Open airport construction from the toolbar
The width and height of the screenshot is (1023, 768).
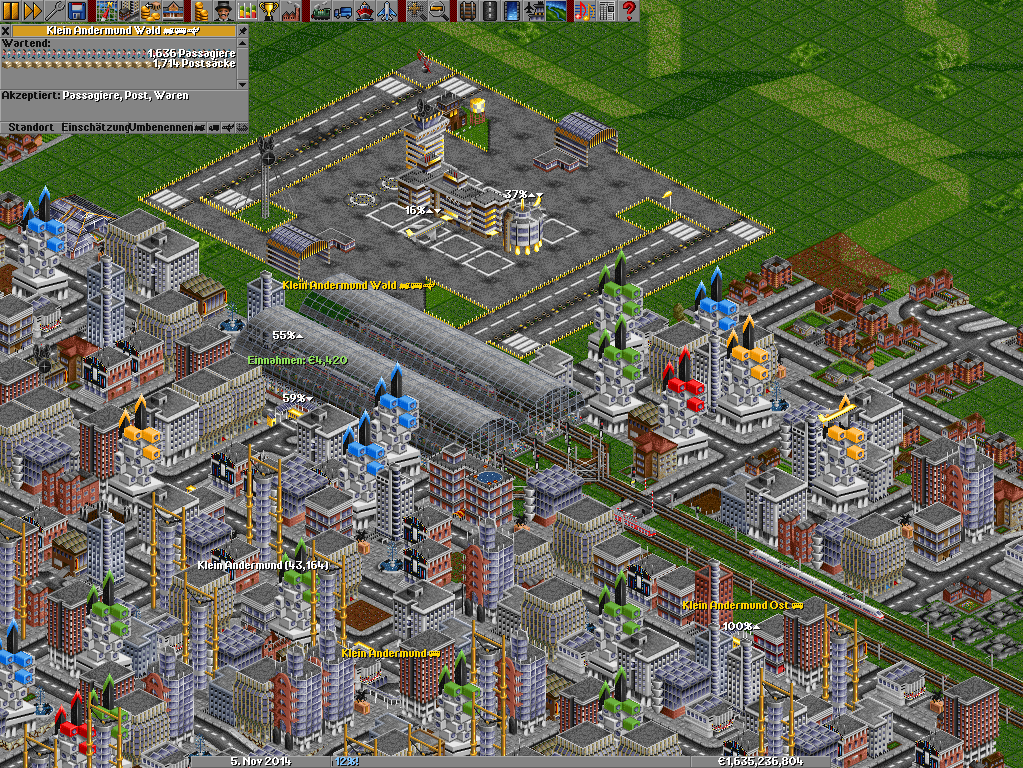(535, 11)
